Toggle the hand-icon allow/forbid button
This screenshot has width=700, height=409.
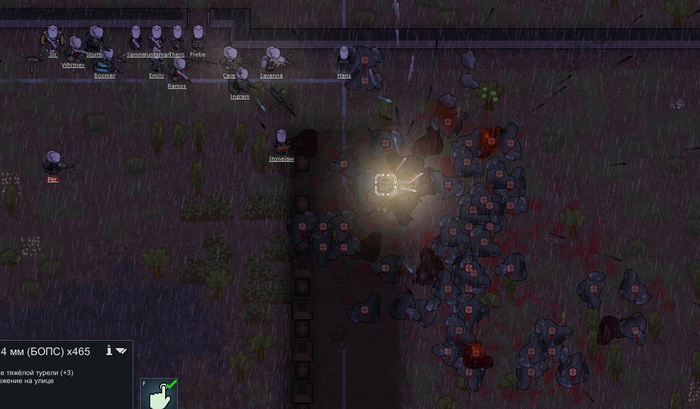158,394
